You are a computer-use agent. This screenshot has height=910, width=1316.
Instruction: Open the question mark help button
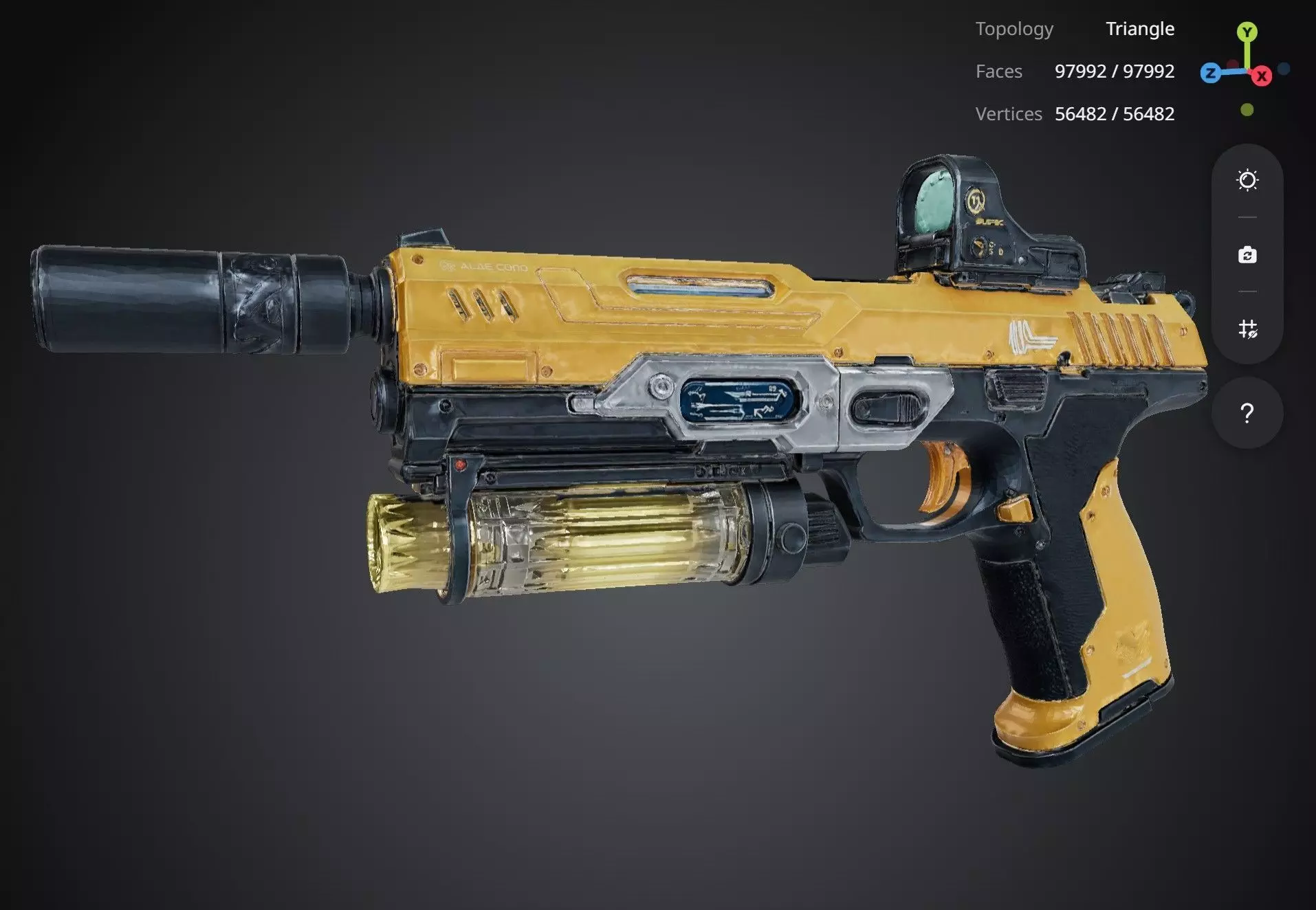coord(1247,413)
